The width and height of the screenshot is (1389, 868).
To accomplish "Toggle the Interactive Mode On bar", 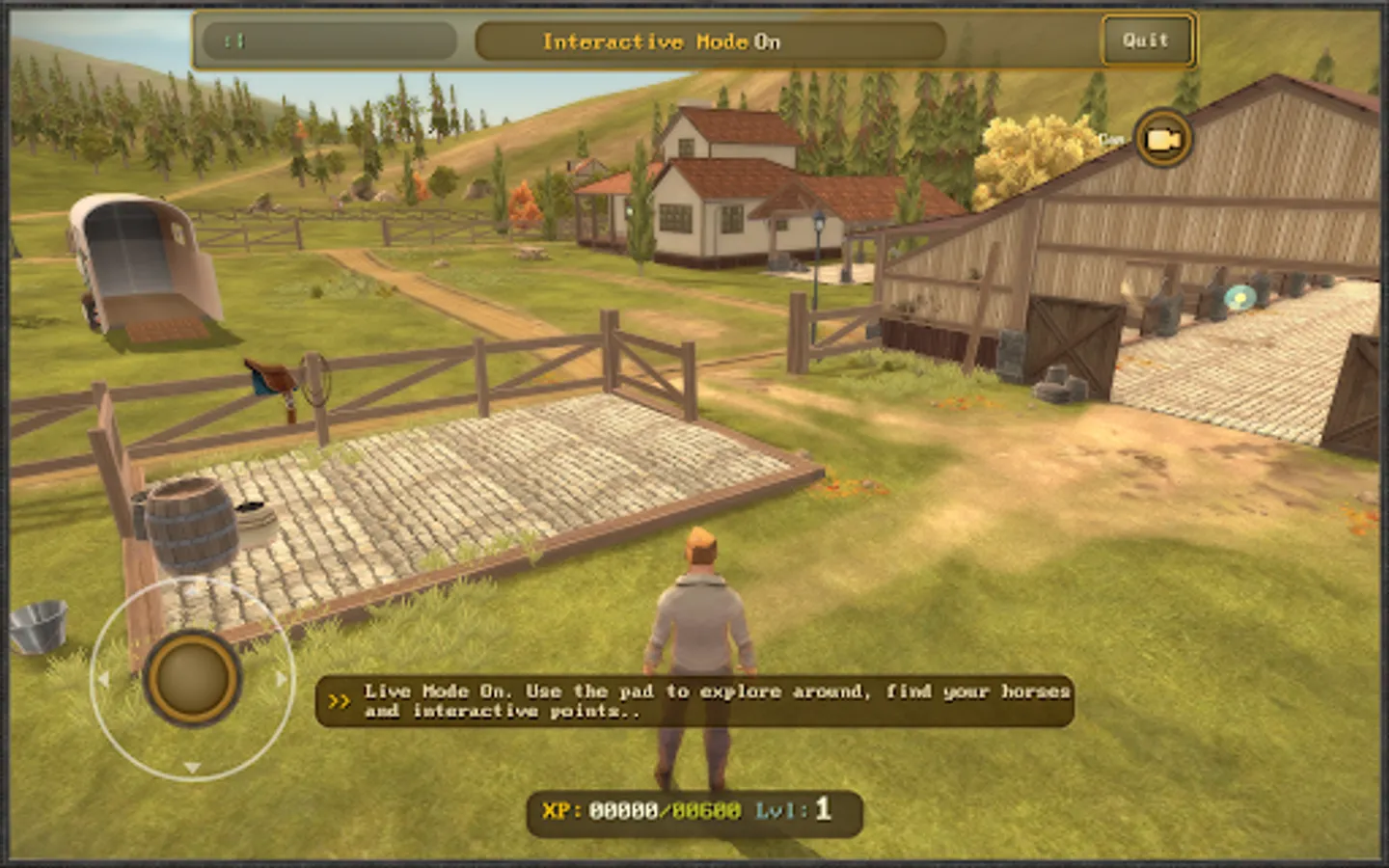I will click(709, 41).
